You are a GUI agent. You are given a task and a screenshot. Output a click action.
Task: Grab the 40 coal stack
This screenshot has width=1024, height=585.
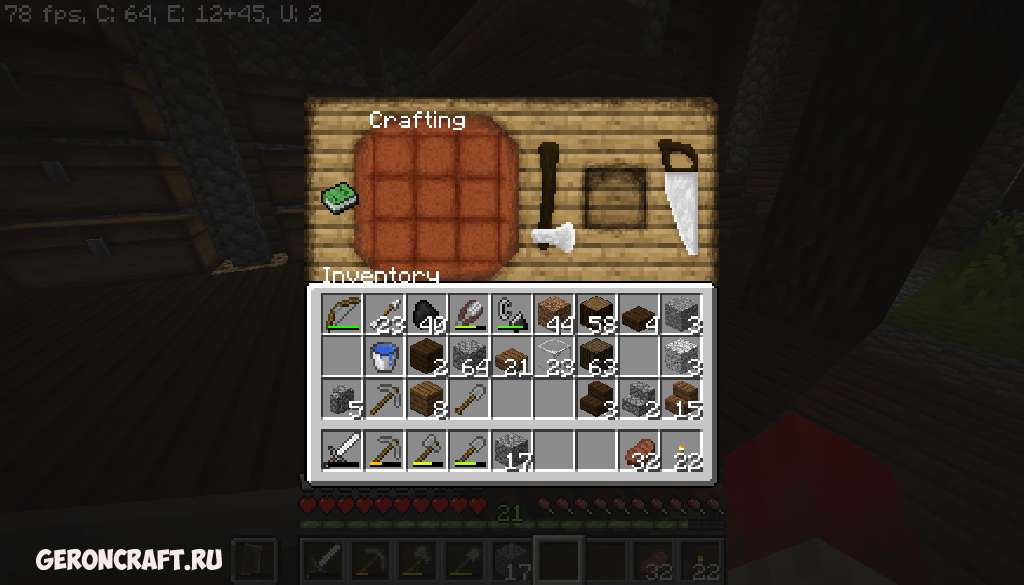tap(426, 314)
